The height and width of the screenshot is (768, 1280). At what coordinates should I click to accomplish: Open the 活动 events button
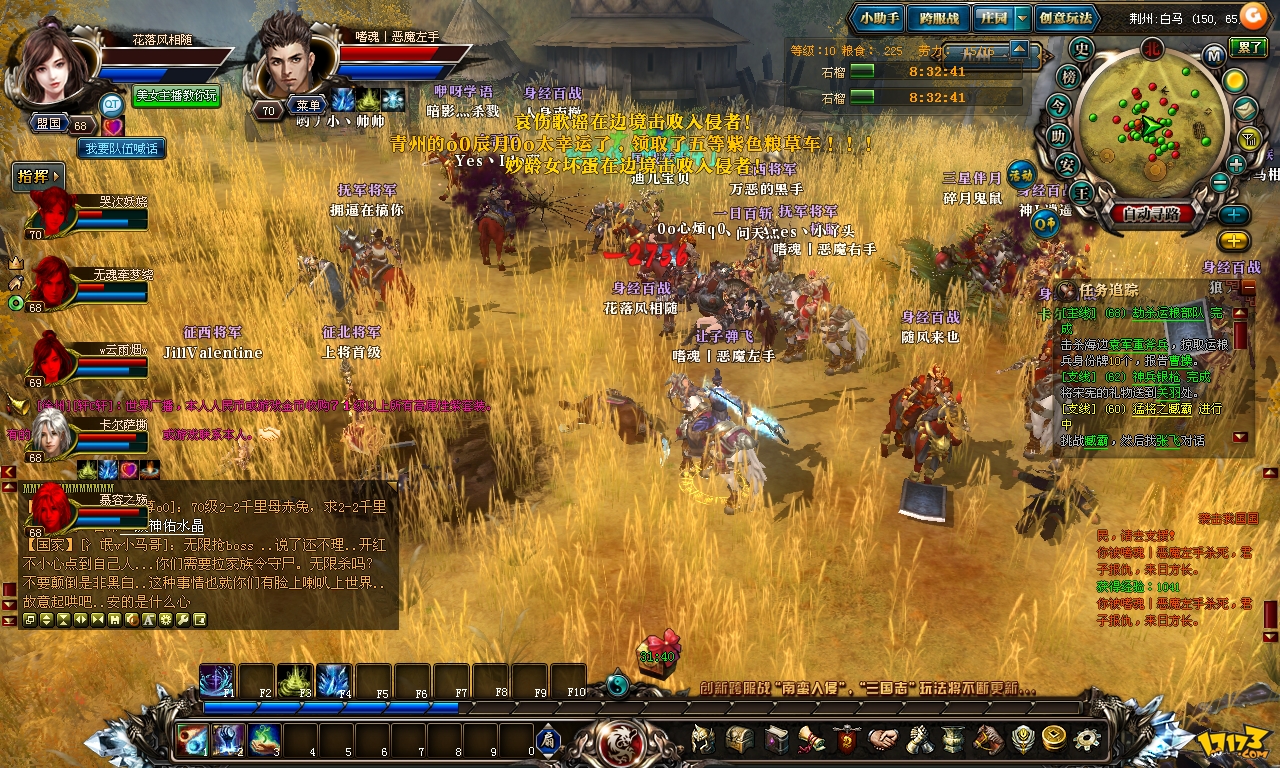[1020, 173]
